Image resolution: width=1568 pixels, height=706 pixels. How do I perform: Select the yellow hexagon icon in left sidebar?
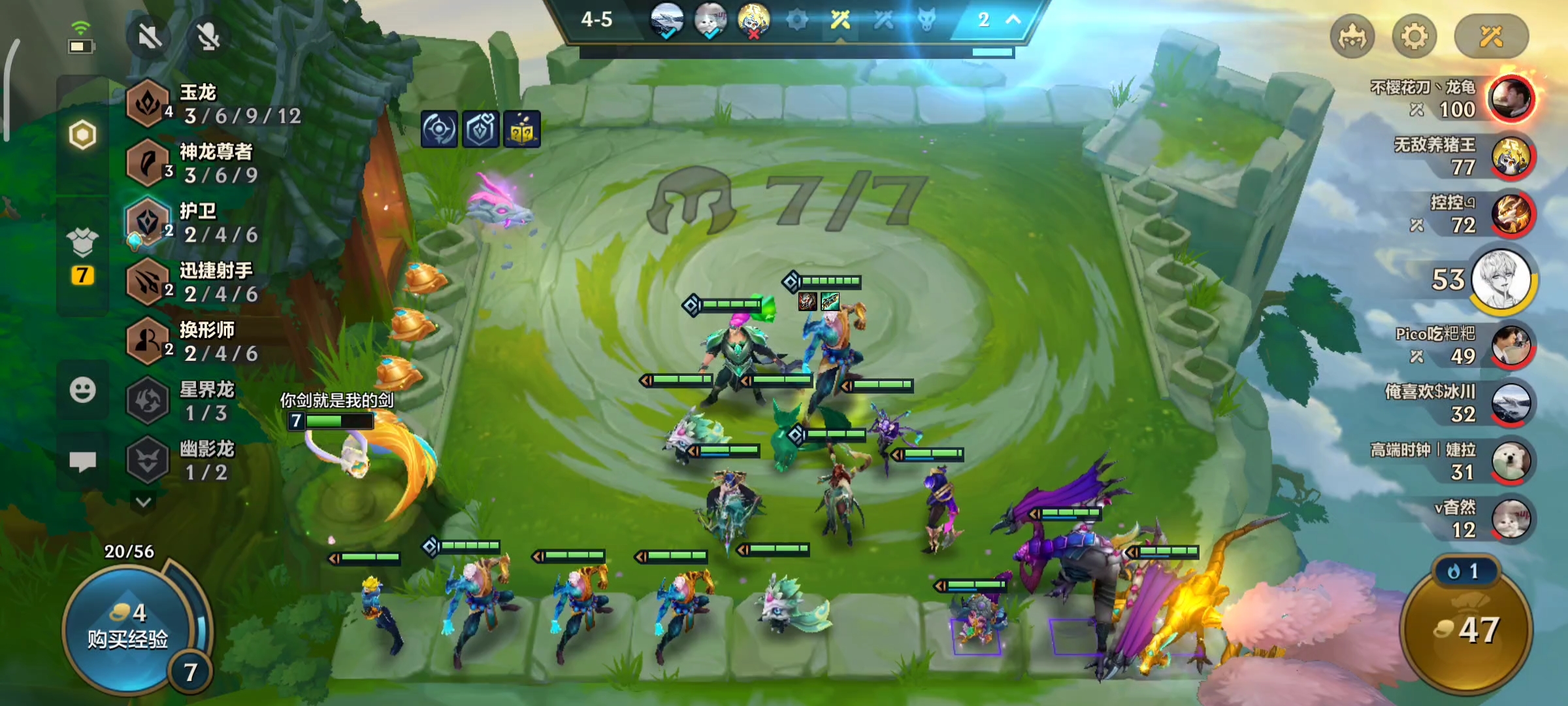pos(82,135)
